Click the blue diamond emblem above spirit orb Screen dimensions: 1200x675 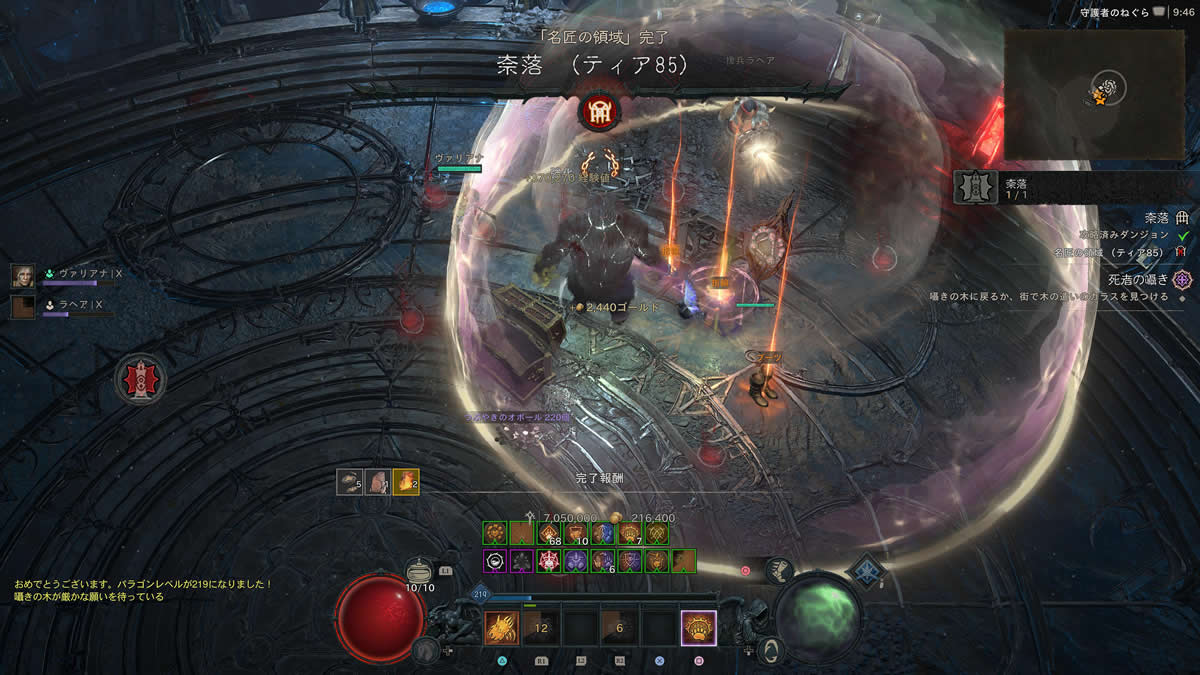866,570
